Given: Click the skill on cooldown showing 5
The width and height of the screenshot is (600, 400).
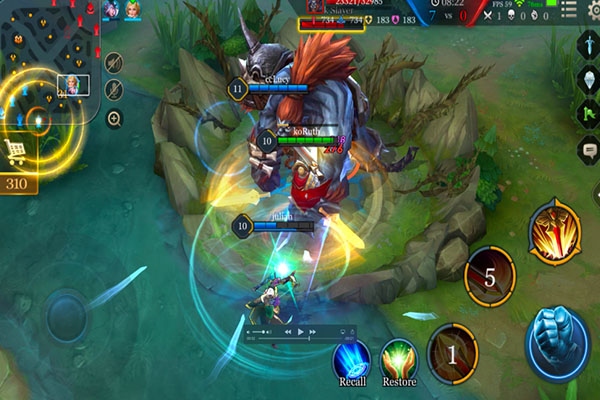Looking at the screenshot, I should (490, 277).
